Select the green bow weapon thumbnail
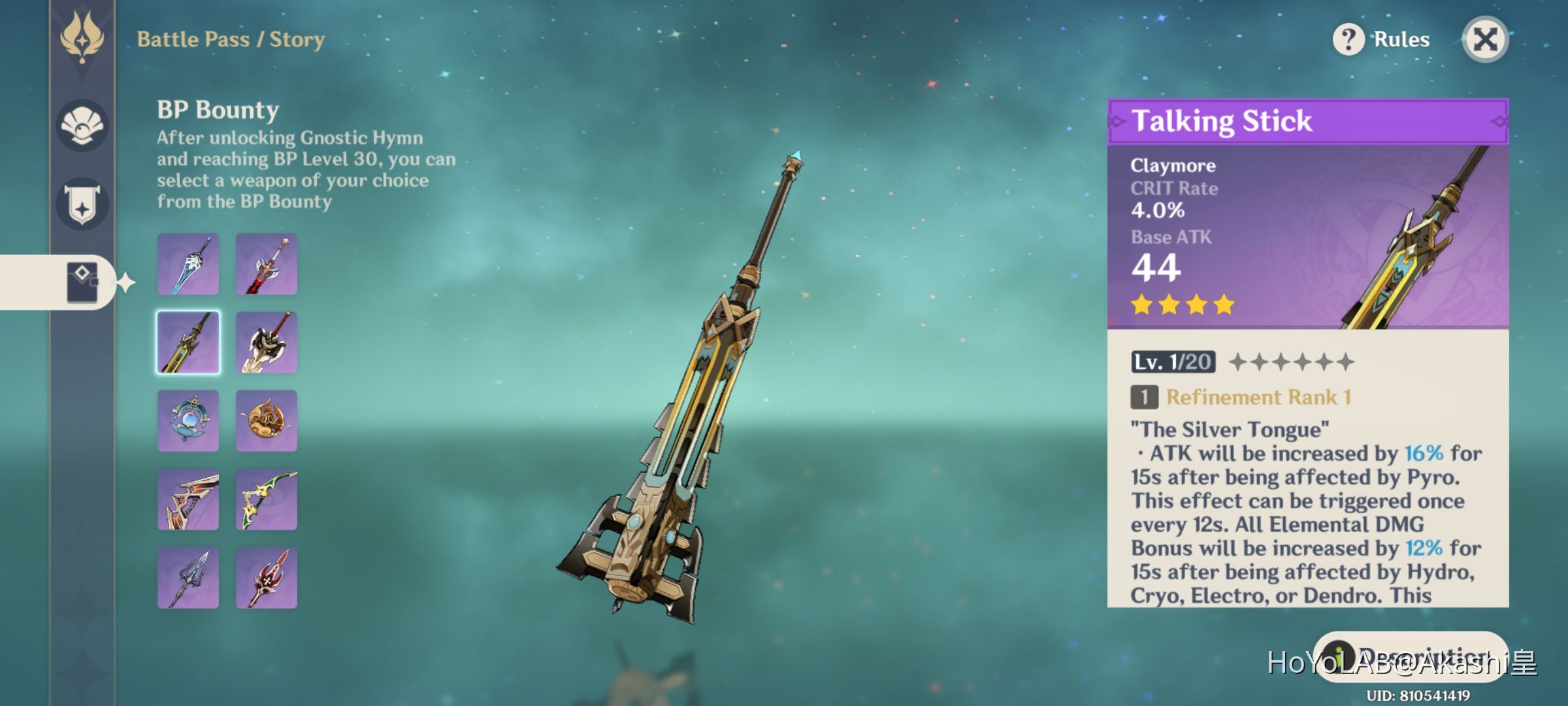The width and height of the screenshot is (1568, 706). (267, 500)
